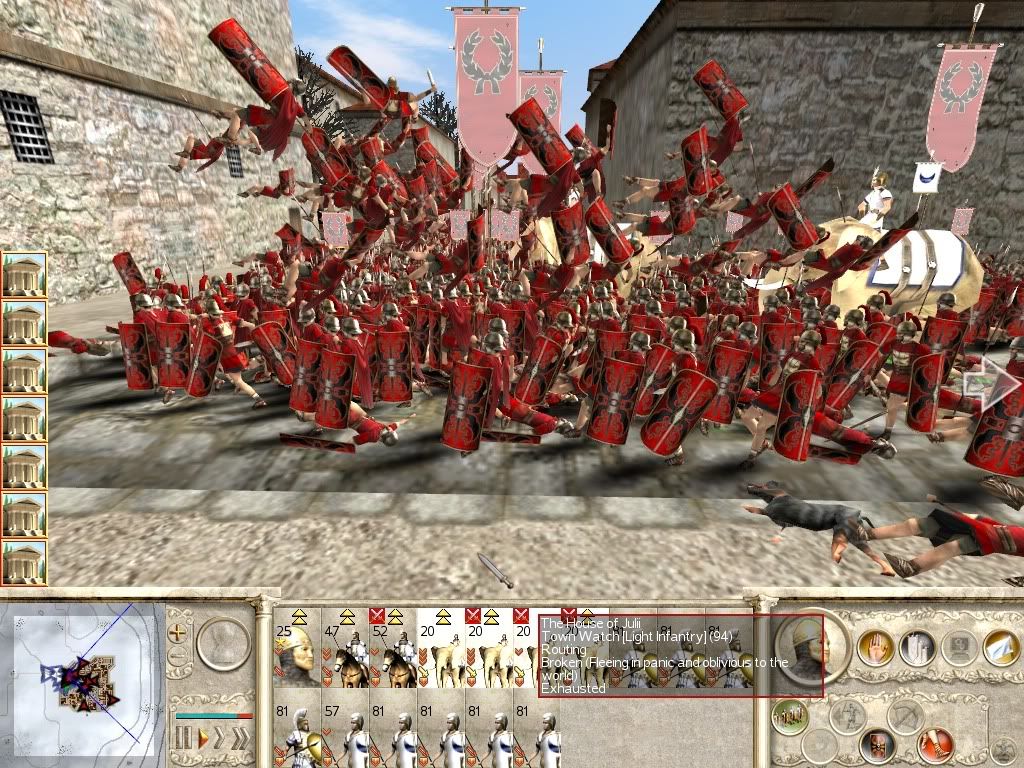The height and width of the screenshot is (768, 1024).
Task: Click the city walls icon button
Action: (x=916, y=647)
